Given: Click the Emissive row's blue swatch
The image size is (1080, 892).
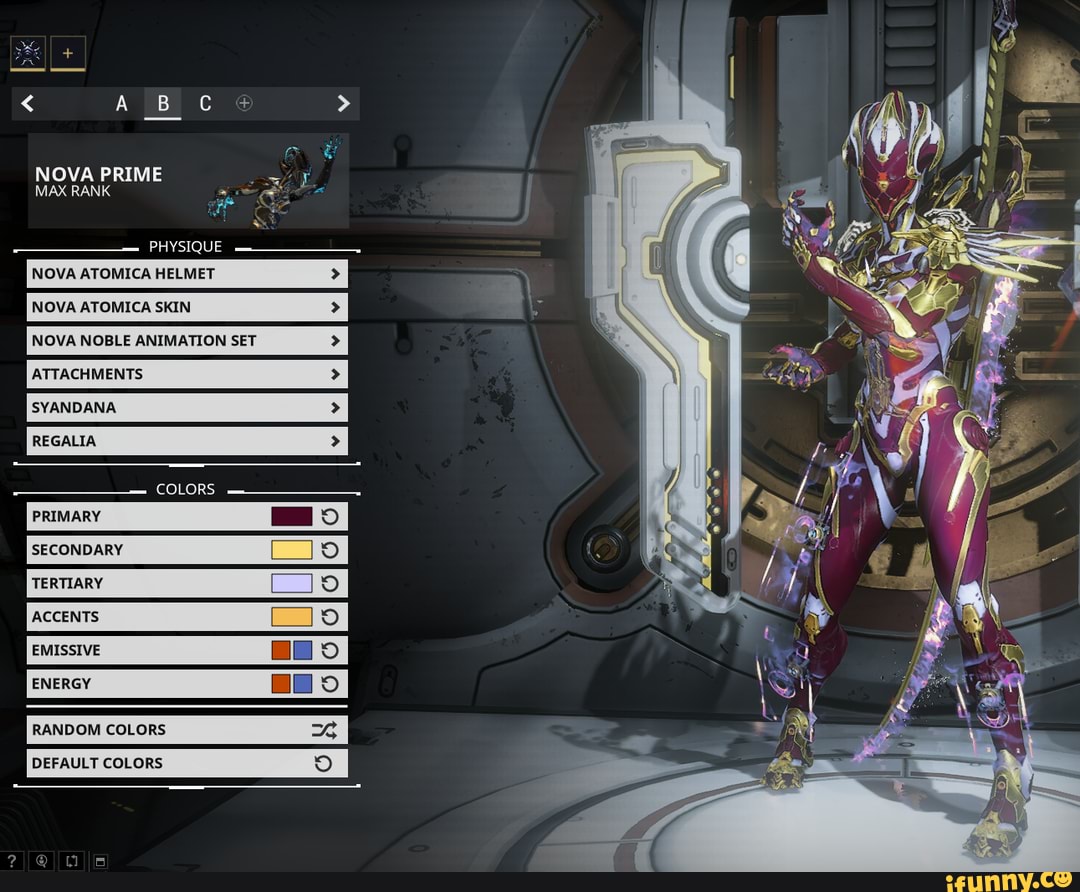Looking at the screenshot, I should click(x=303, y=651).
